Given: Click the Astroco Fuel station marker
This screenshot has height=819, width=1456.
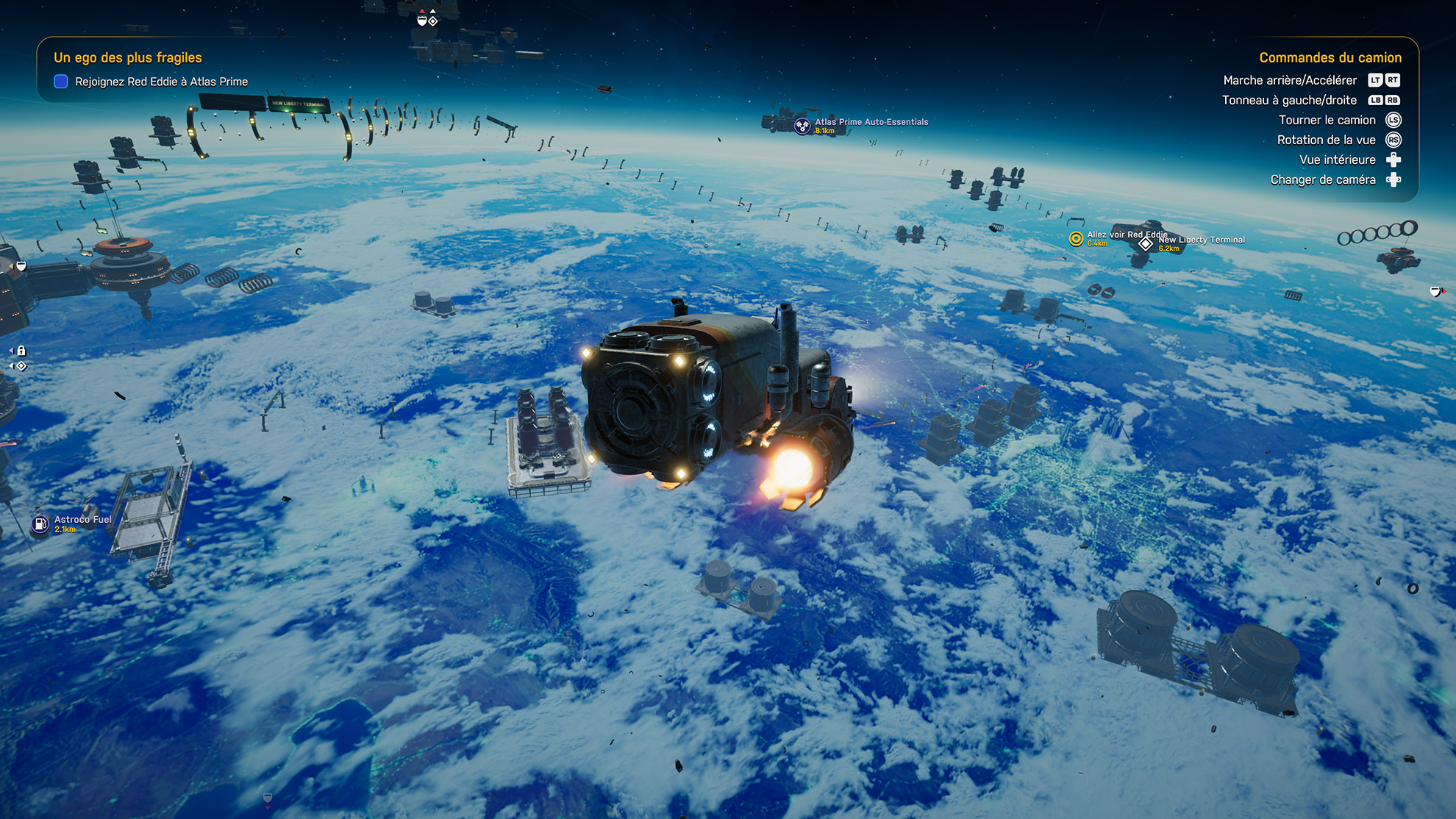Looking at the screenshot, I should (x=40, y=523).
